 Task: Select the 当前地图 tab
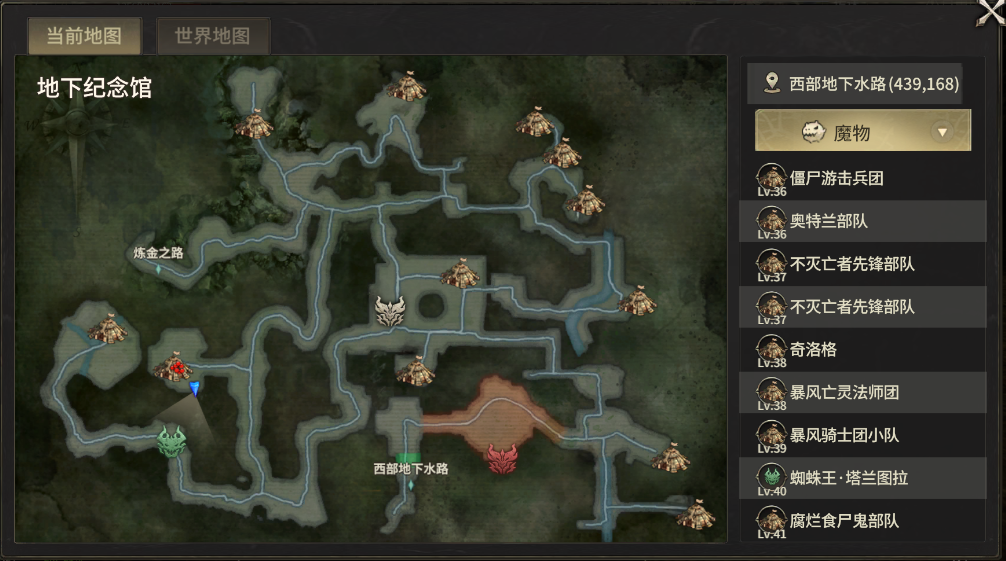click(x=84, y=37)
